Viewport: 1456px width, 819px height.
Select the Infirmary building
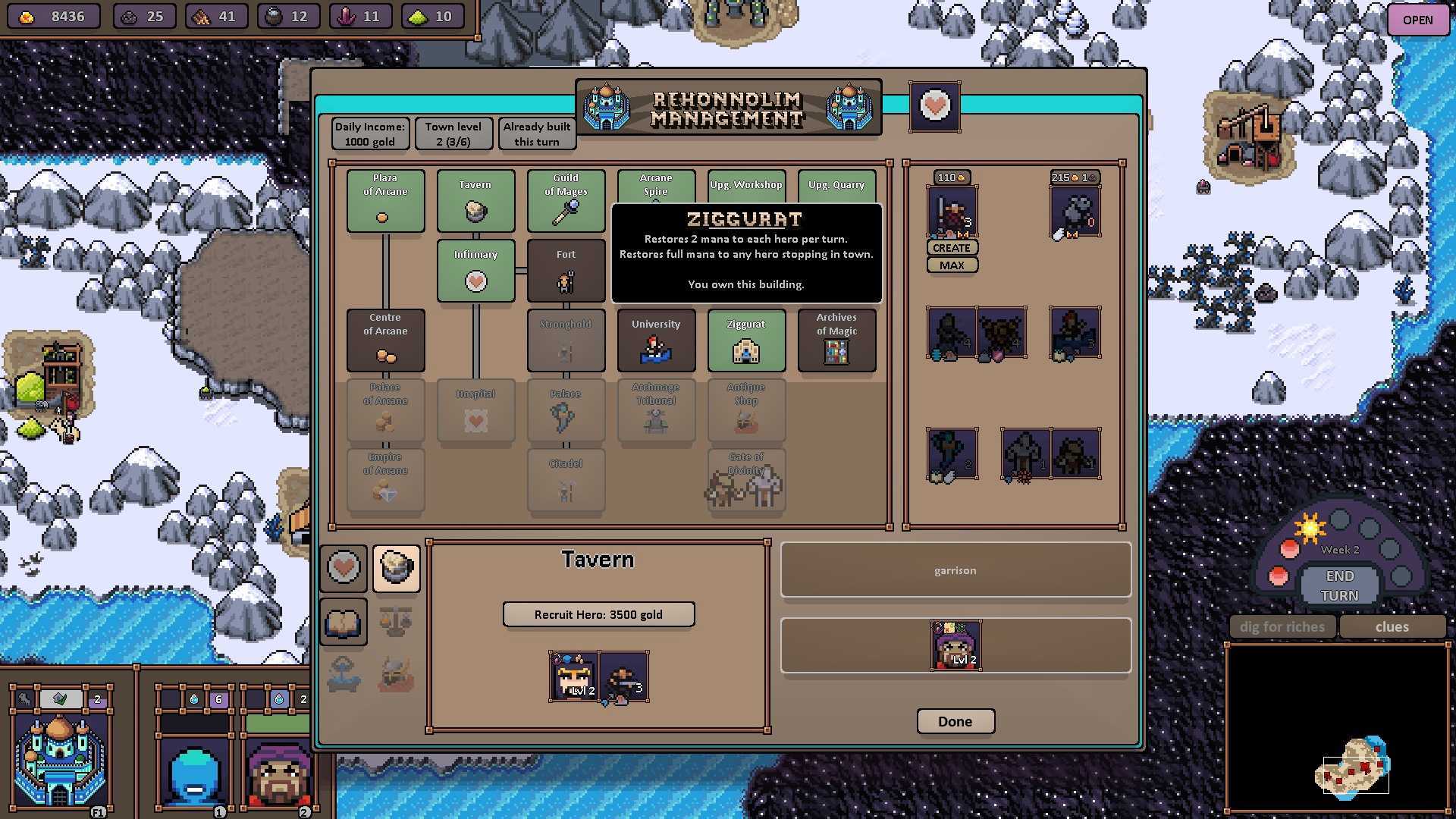(x=475, y=270)
